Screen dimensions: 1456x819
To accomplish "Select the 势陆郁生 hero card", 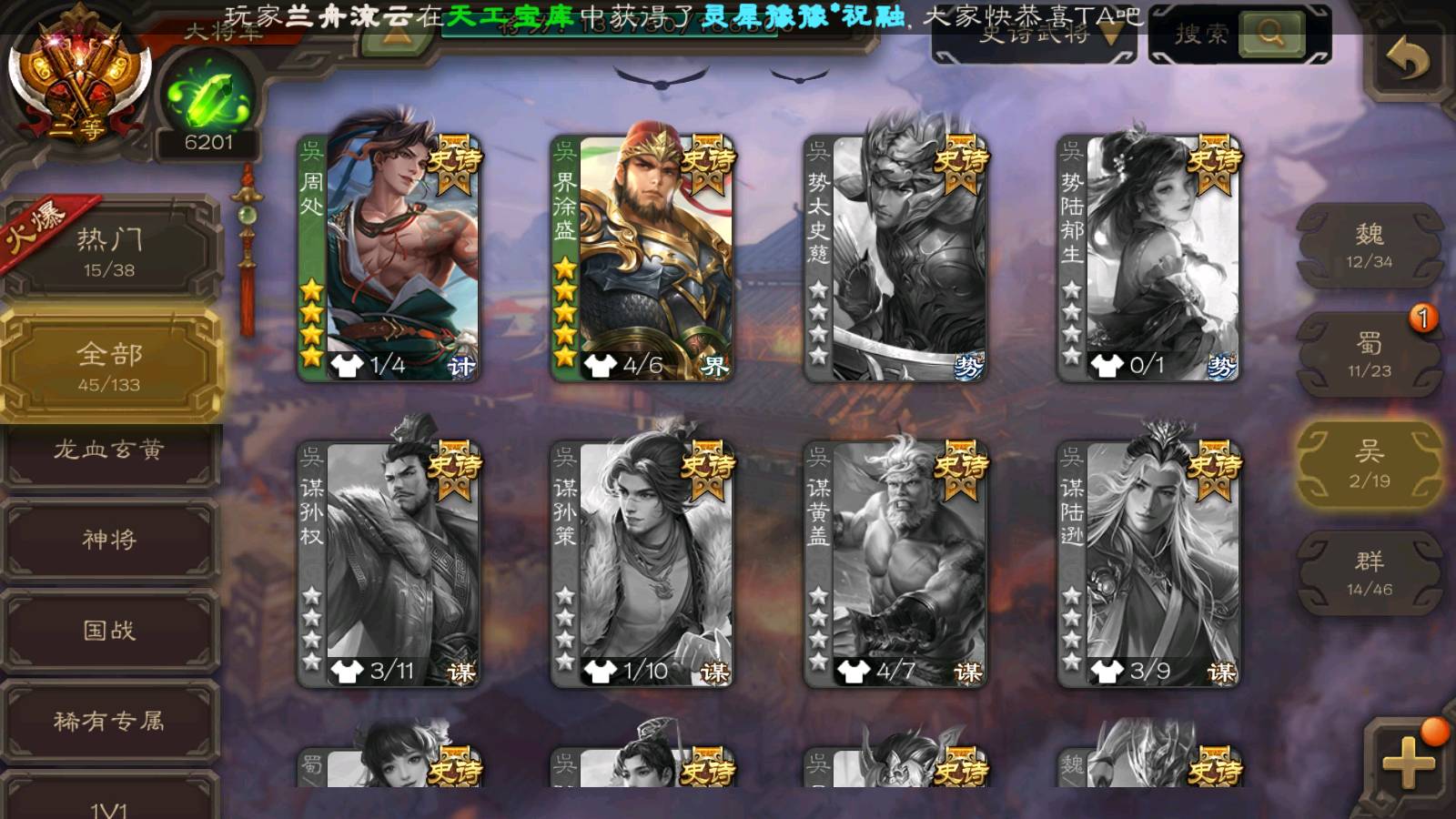I will tap(1148, 258).
